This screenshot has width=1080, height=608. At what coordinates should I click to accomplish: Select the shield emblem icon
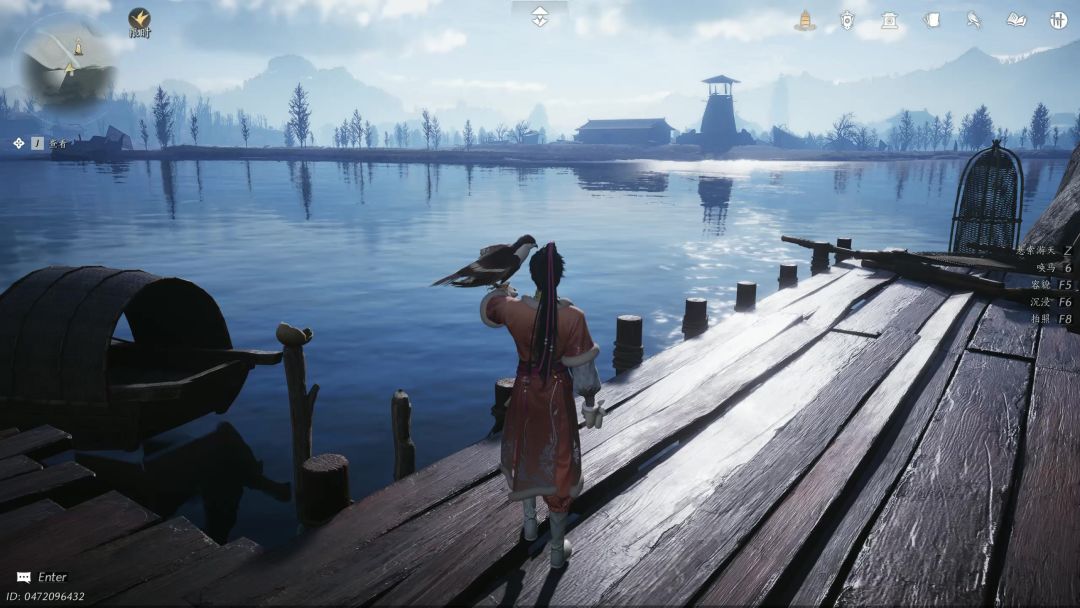coord(847,20)
